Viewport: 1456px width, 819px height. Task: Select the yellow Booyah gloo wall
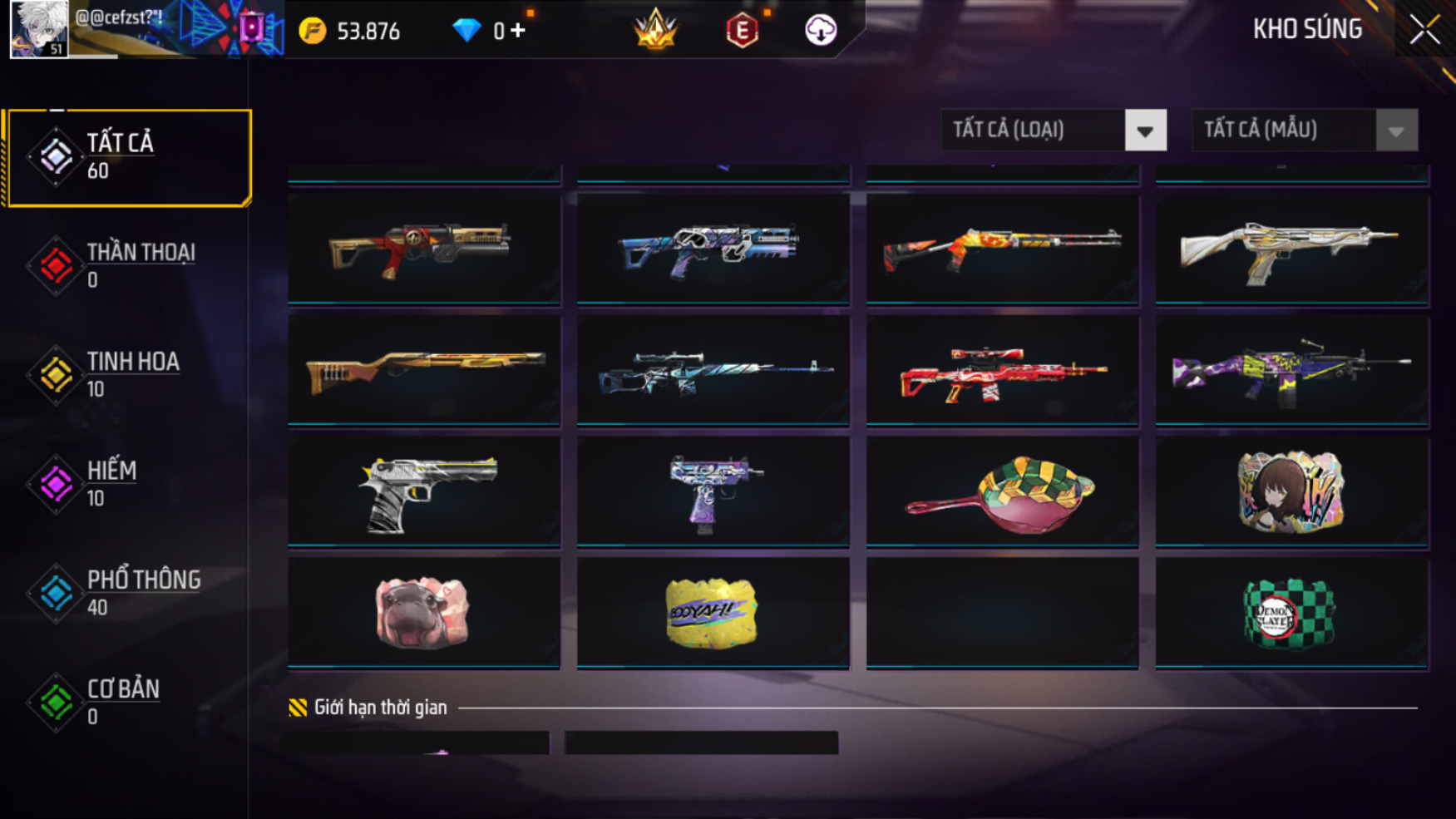(713, 614)
